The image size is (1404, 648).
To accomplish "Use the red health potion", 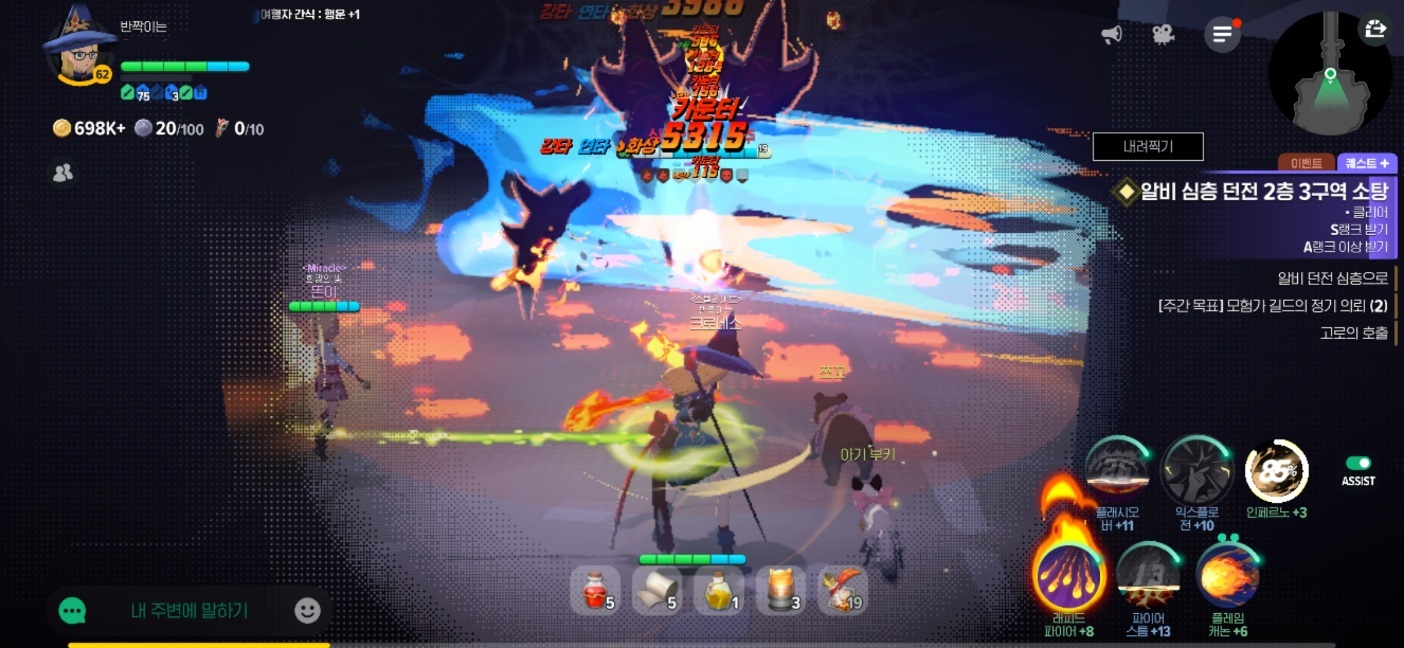I will pyautogui.click(x=594, y=590).
